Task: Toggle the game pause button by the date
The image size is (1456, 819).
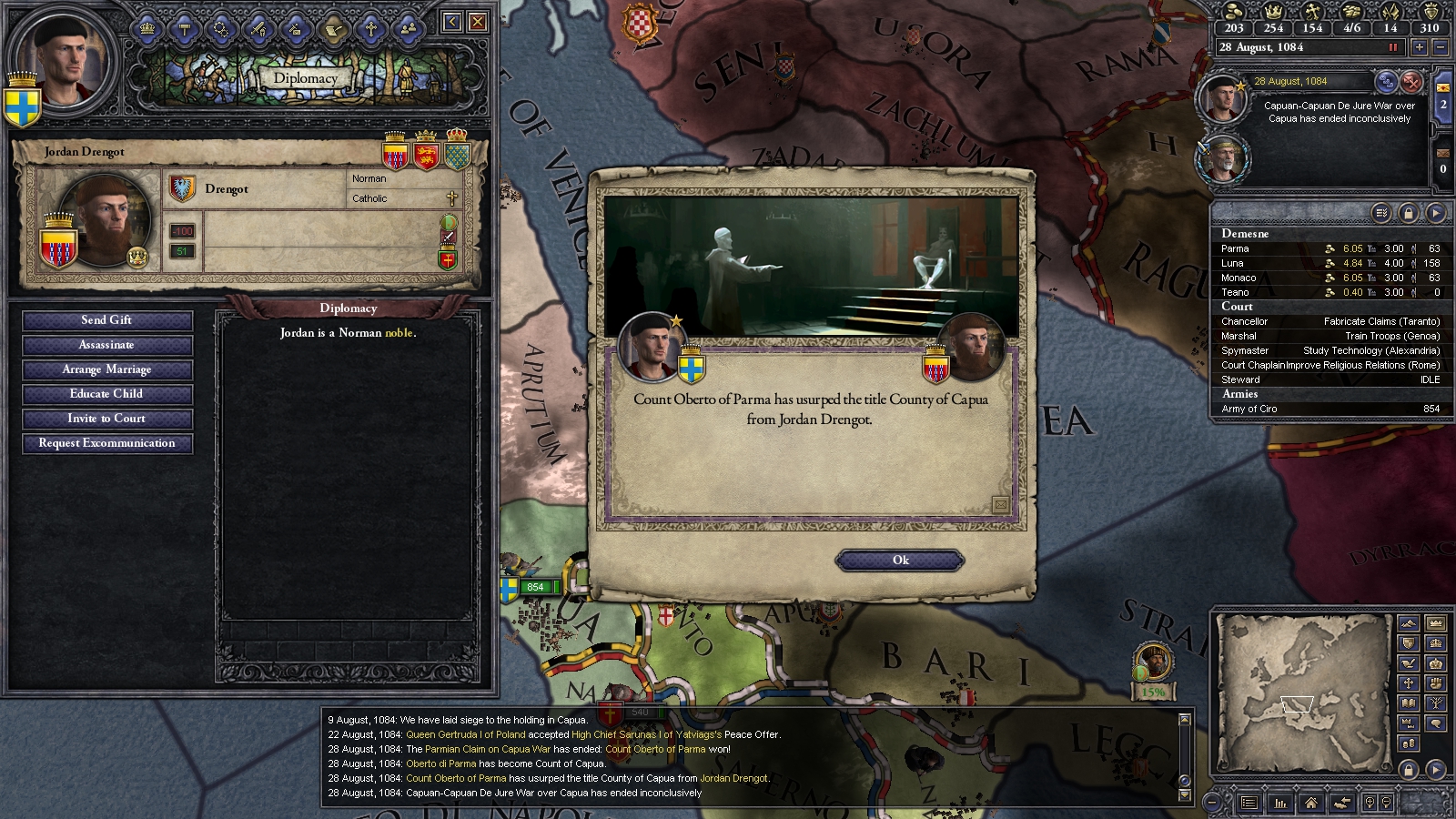Action: 1392,47
